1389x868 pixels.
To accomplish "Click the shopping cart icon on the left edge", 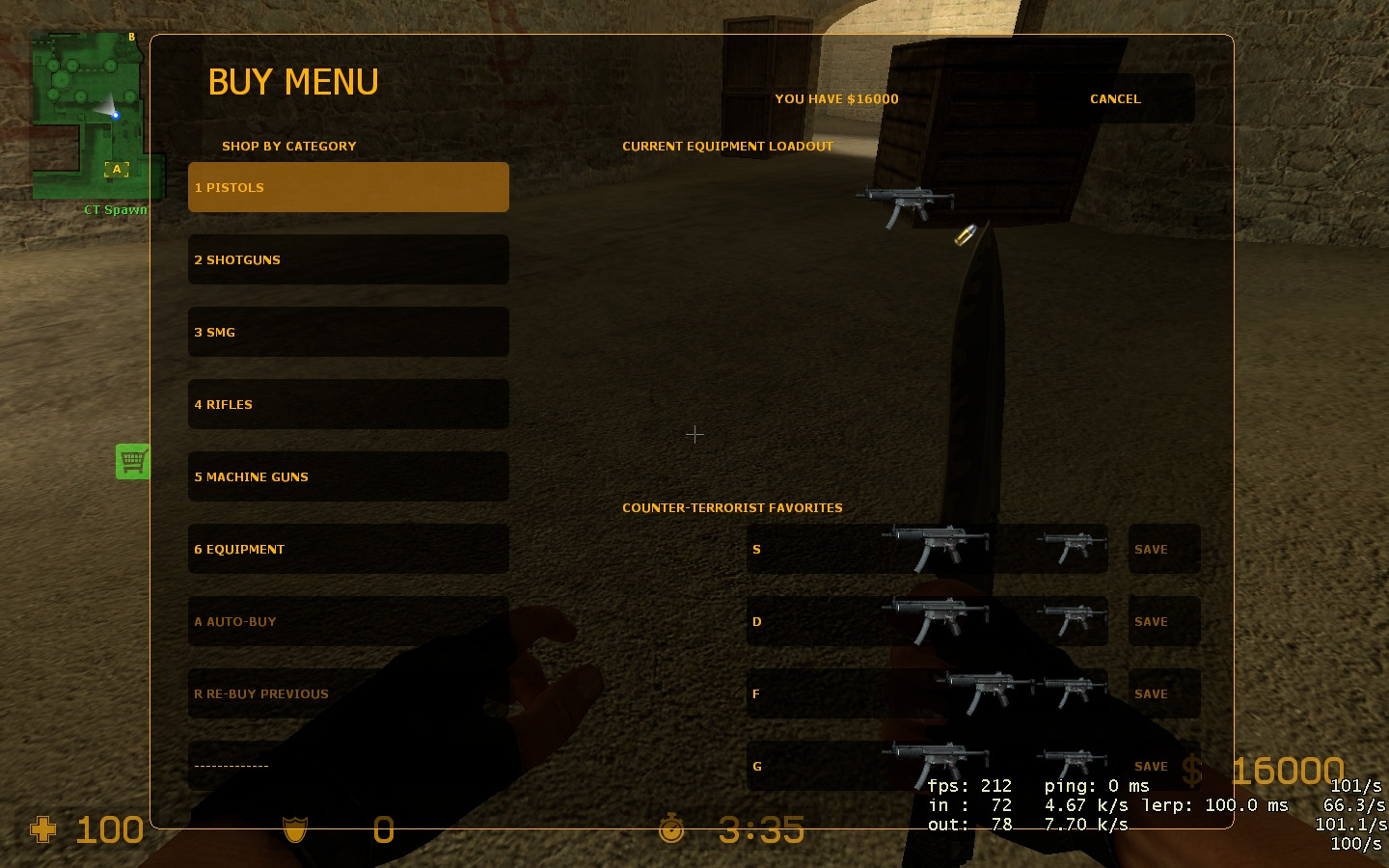I will 133,461.
